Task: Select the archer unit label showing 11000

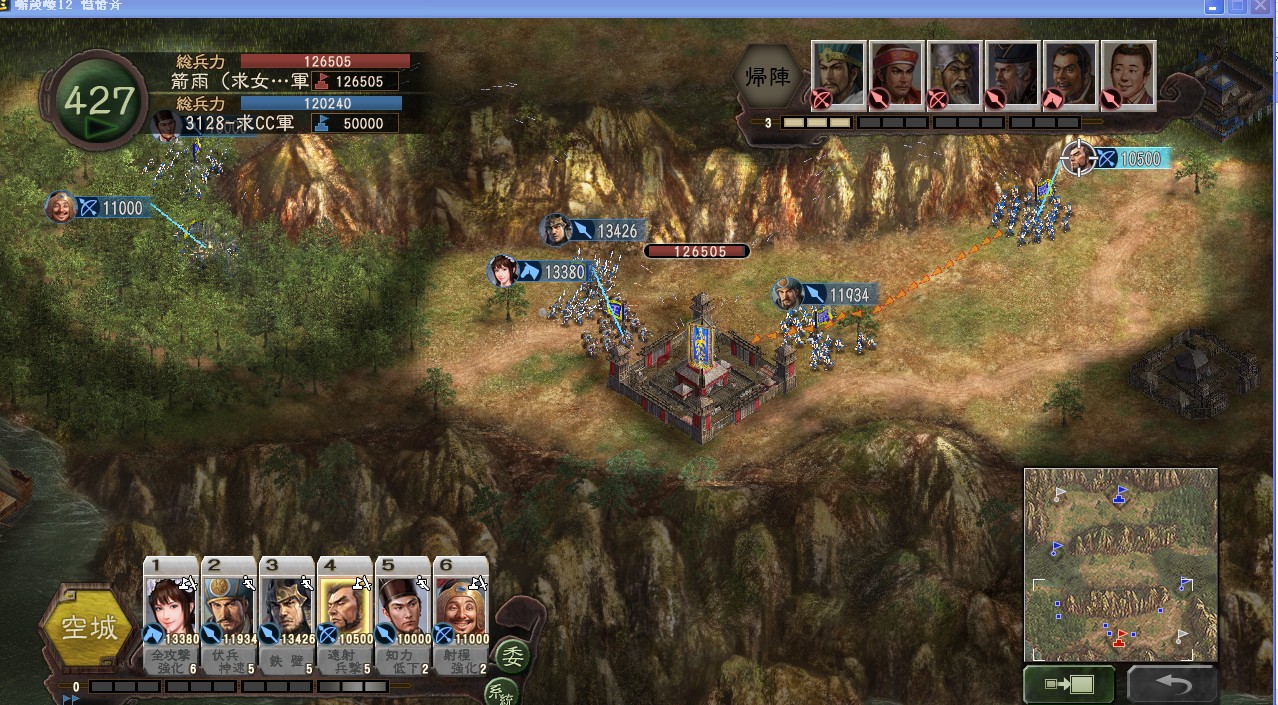Action: coord(100,208)
